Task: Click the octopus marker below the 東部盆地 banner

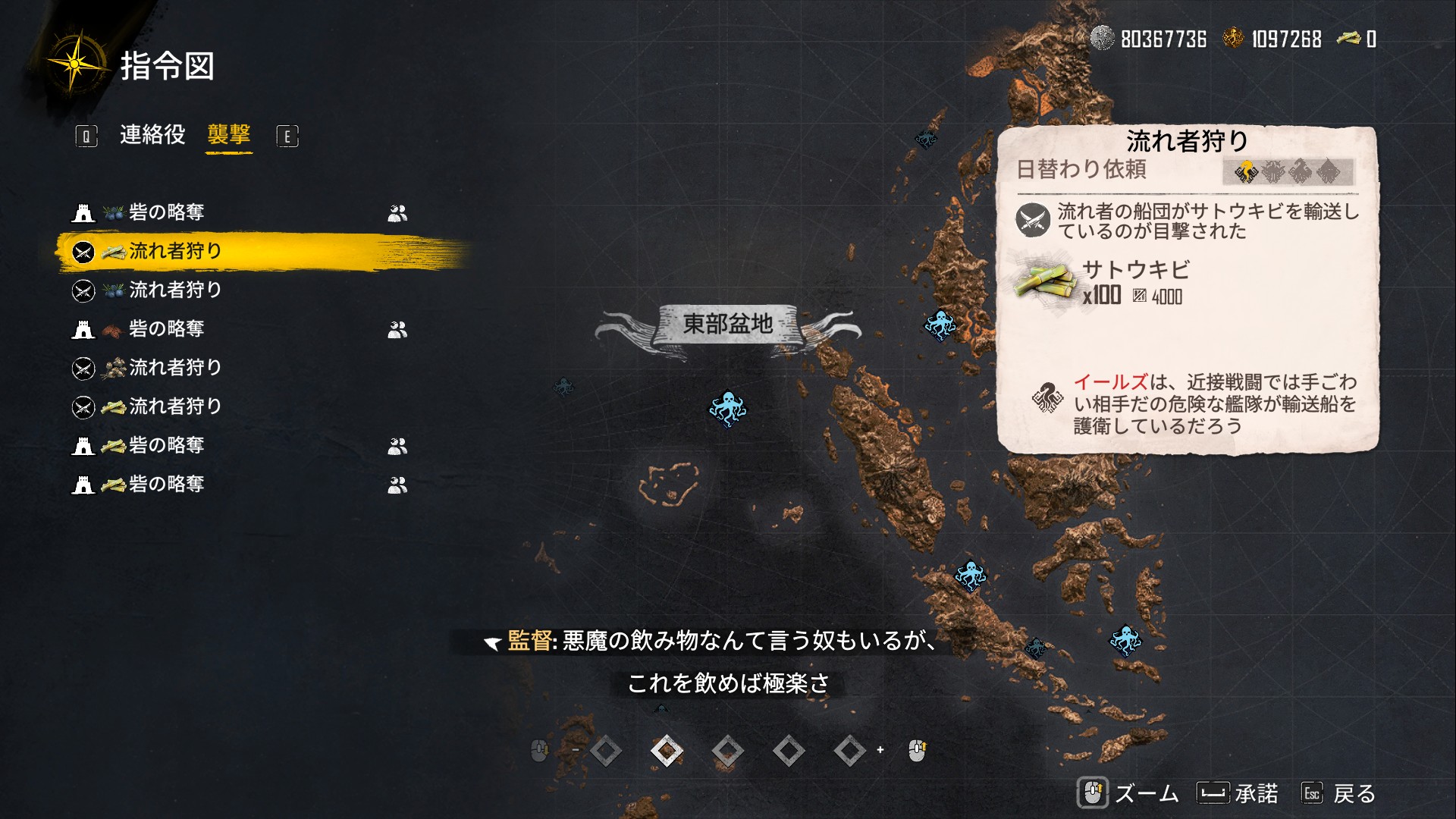Action: (x=727, y=409)
